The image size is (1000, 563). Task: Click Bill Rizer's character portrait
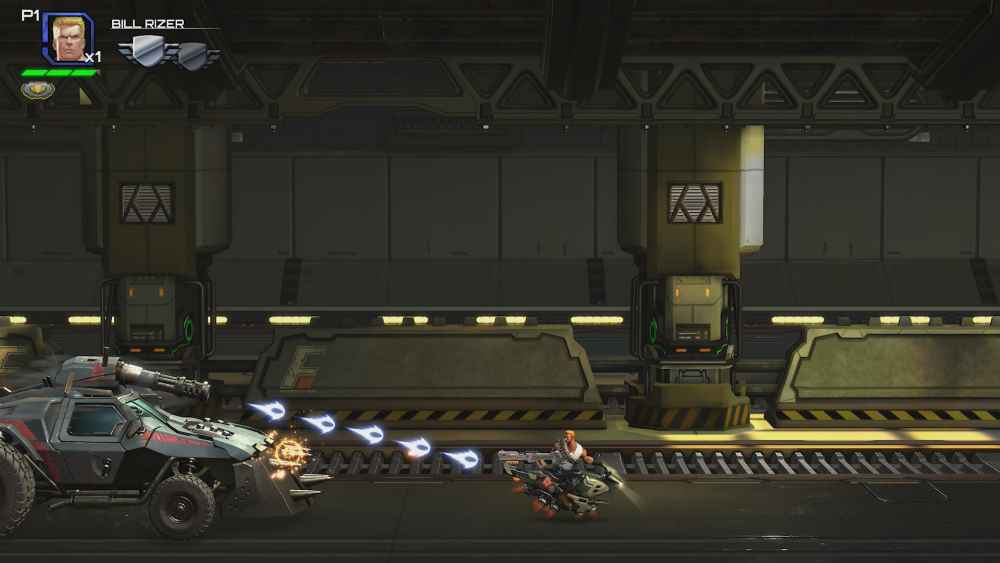[x=68, y=38]
